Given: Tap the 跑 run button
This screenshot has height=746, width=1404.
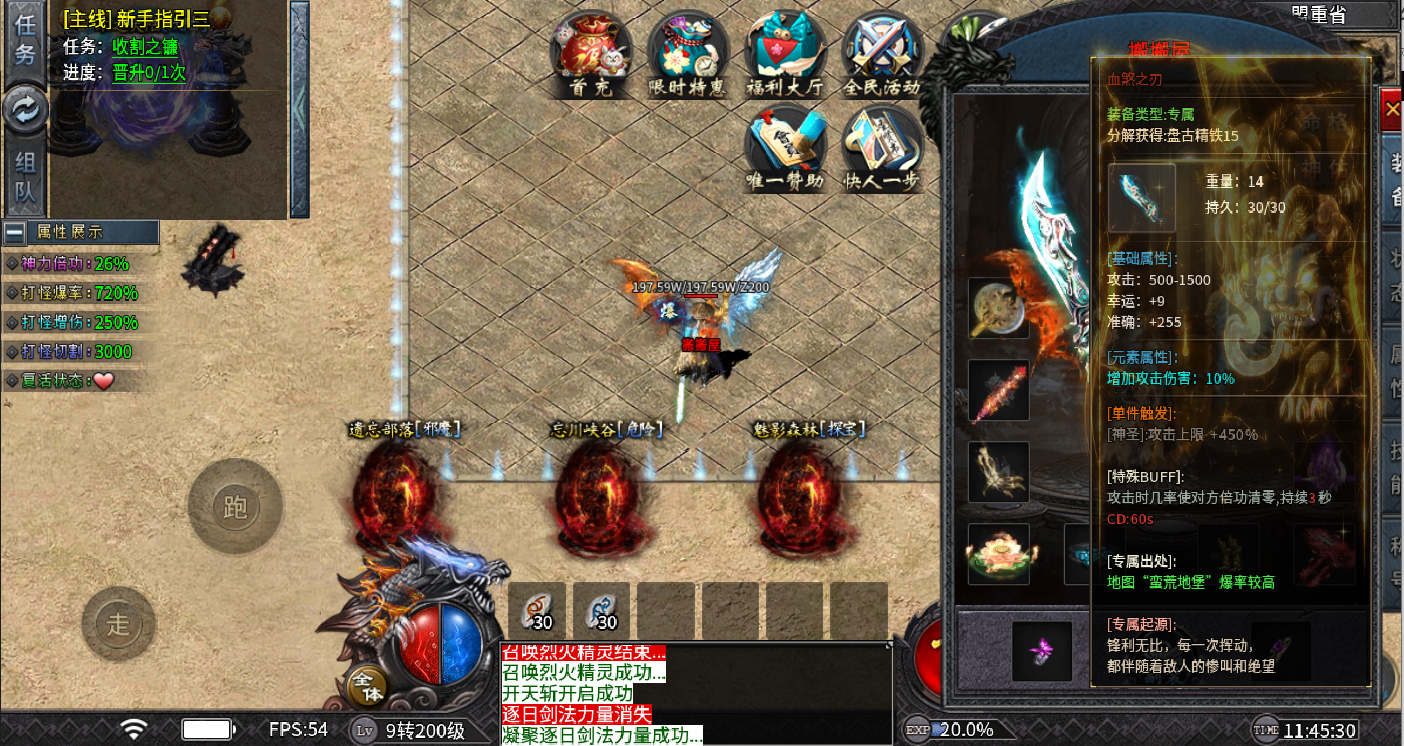Looking at the screenshot, I should pyautogui.click(x=235, y=507).
